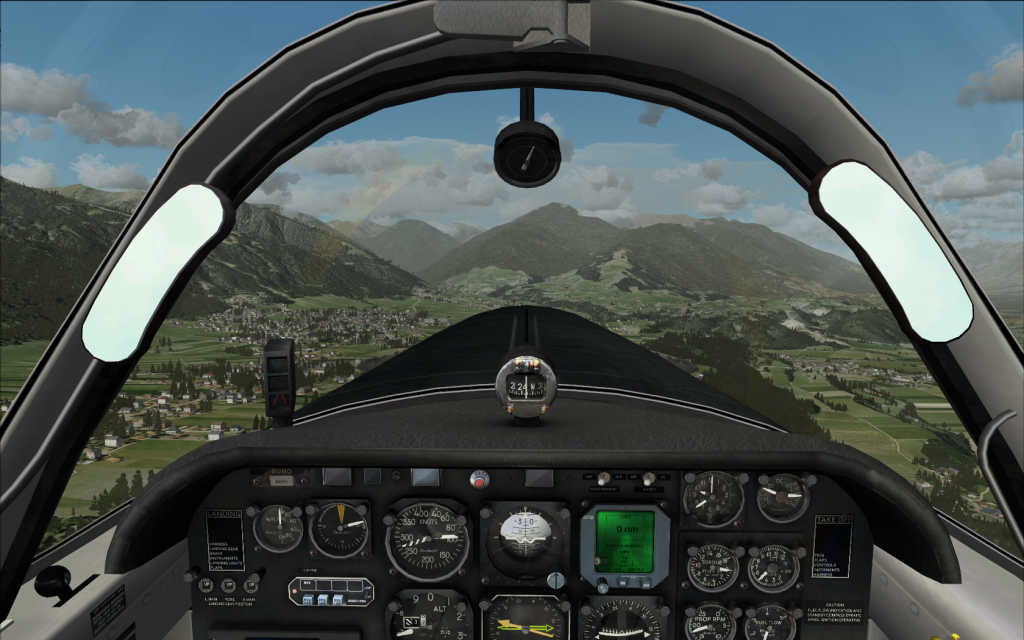Push the red button on the upper panel
The width and height of the screenshot is (1024, 640).
click(x=481, y=481)
